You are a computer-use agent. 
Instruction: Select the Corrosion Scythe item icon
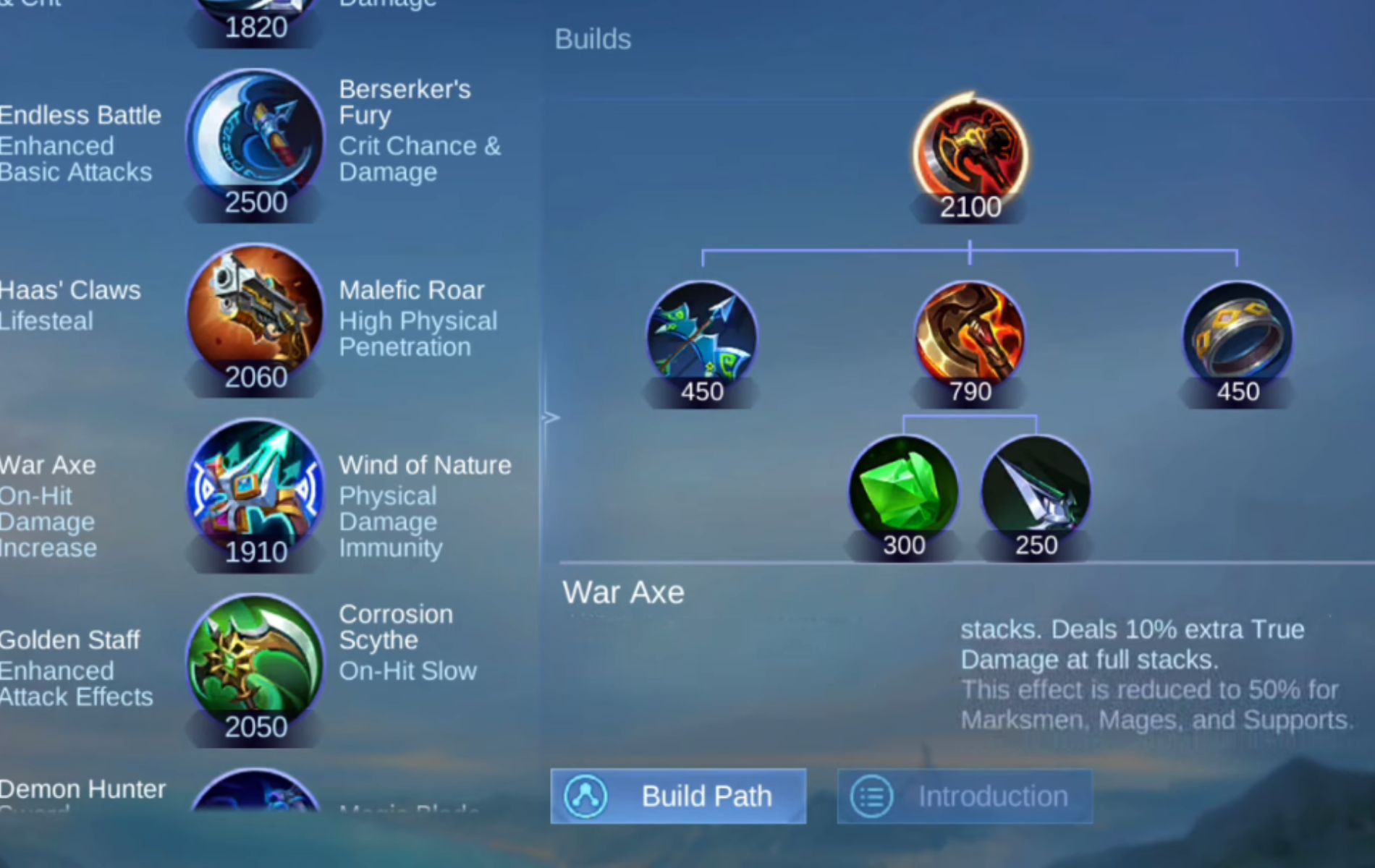click(255, 665)
